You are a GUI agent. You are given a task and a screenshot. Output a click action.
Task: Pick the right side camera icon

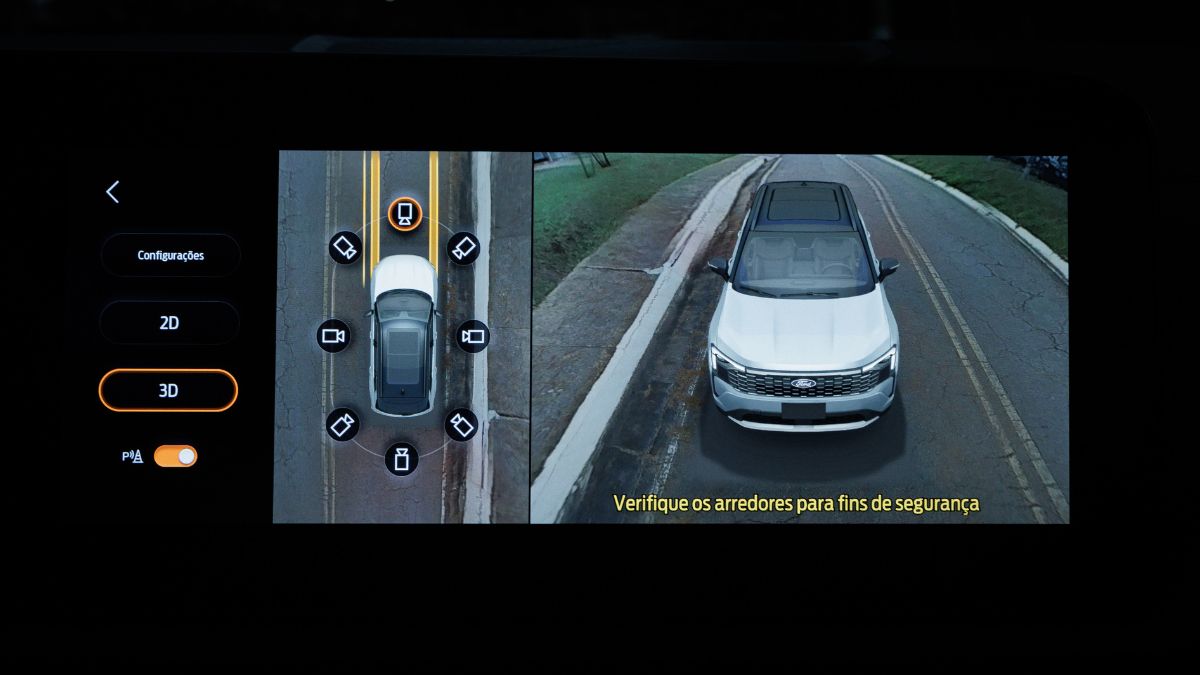(472, 336)
